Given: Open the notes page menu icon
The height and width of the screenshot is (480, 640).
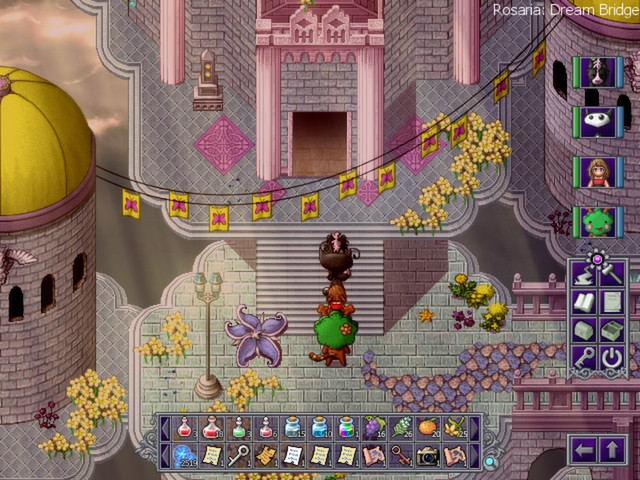Looking at the screenshot, I should (x=612, y=301).
